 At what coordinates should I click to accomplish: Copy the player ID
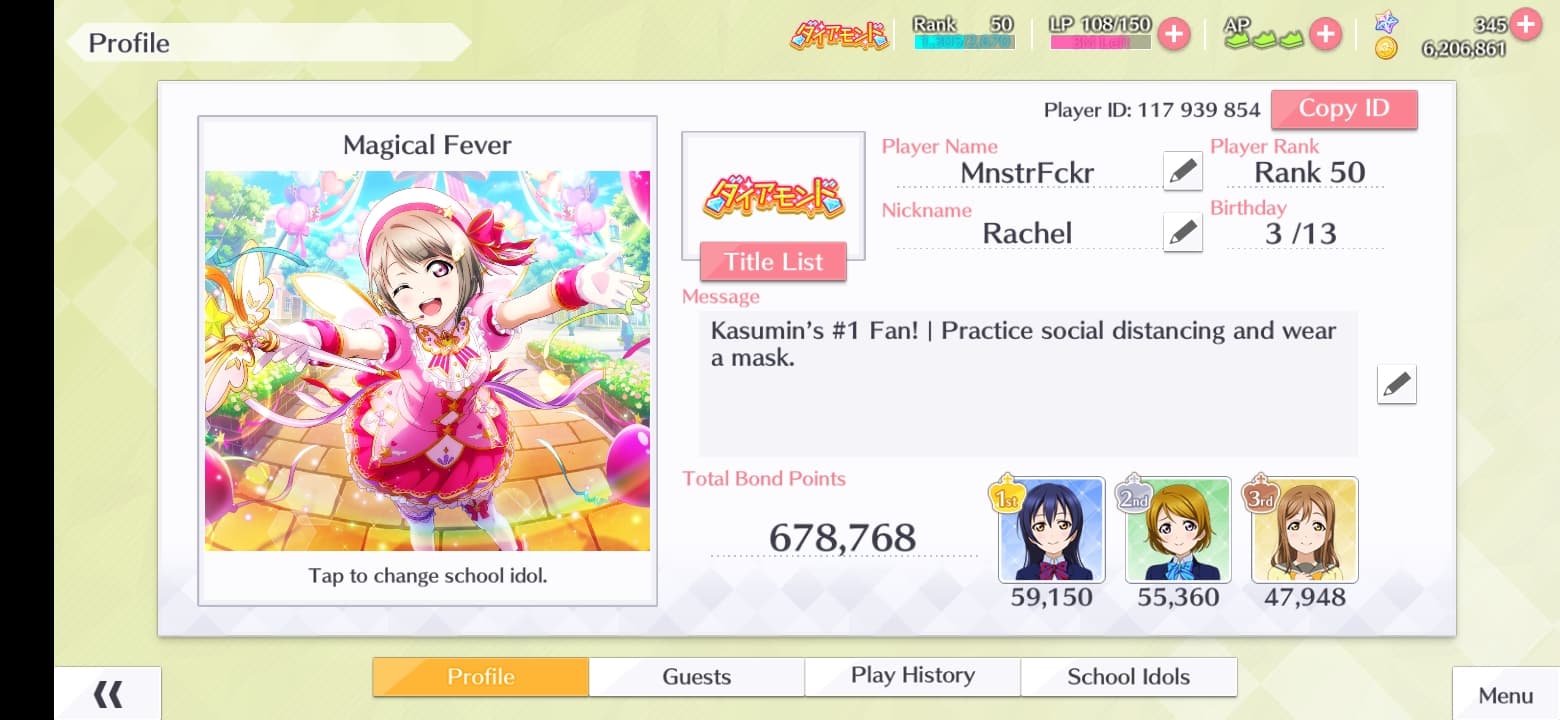coord(1343,109)
